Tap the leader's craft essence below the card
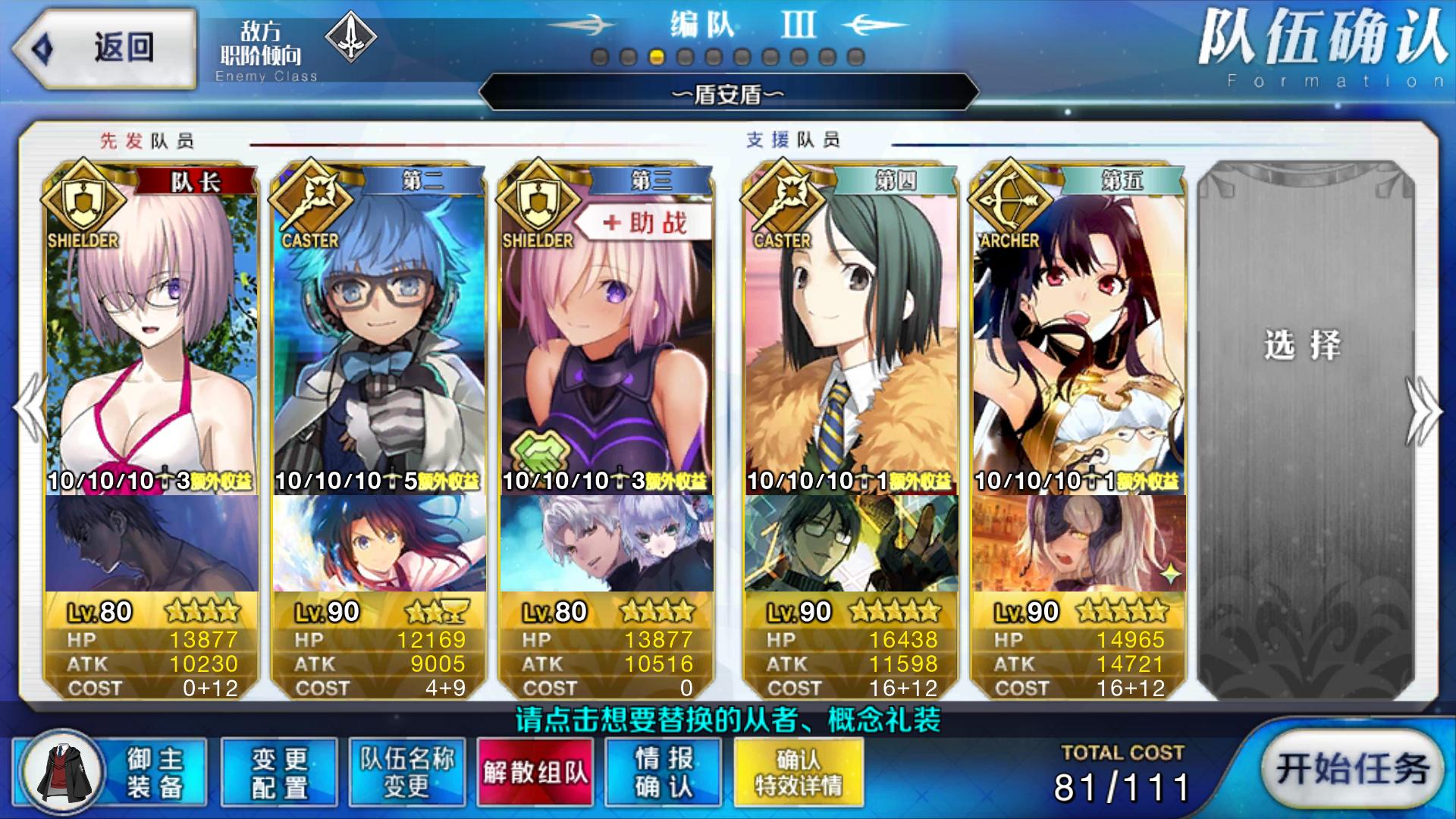The width and height of the screenshot is (1456, 819). 152,543
